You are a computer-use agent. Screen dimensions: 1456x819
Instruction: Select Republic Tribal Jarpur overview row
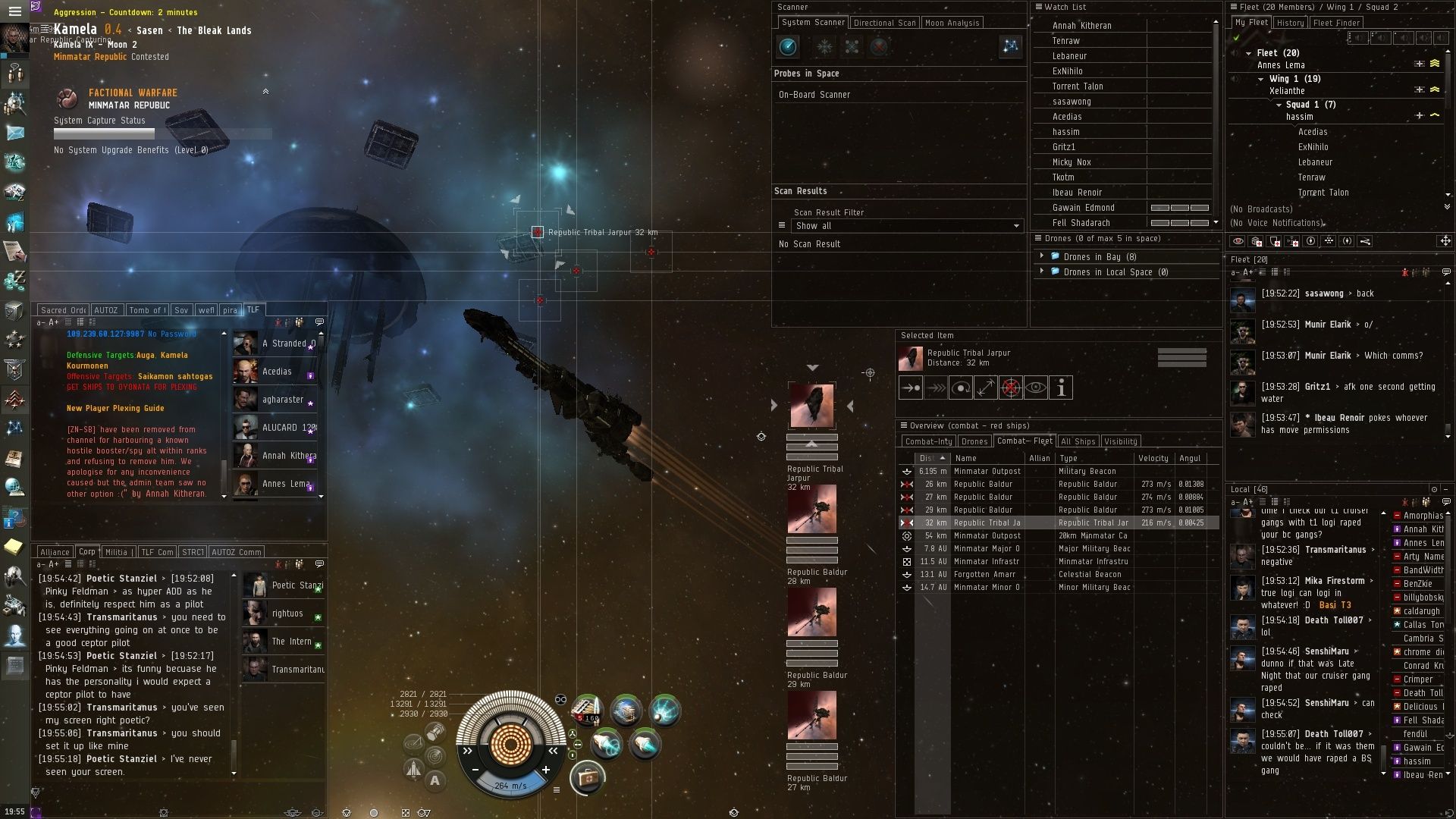coord(986,522)
